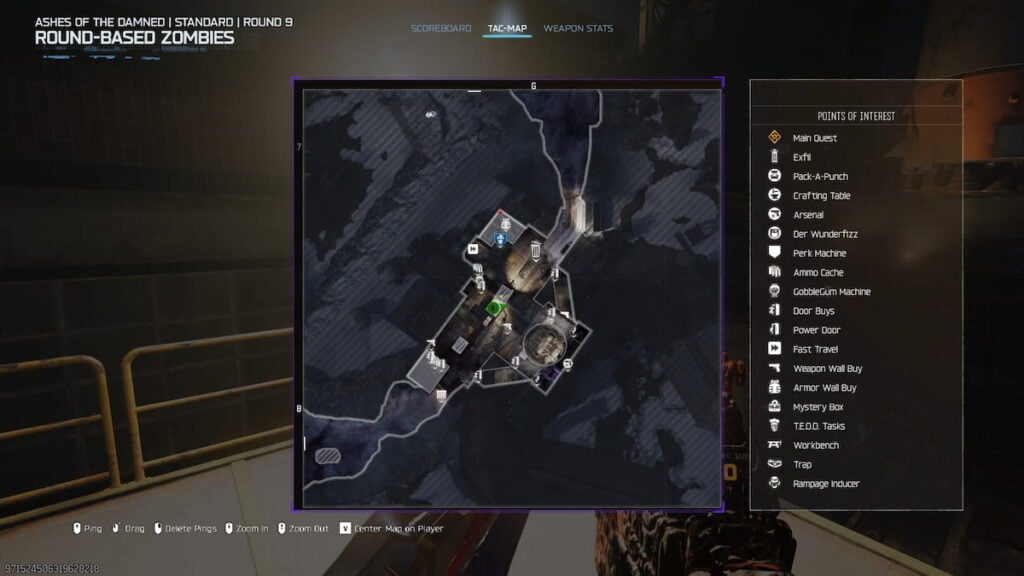Click the green player marker on map

(x=493, y=308)
